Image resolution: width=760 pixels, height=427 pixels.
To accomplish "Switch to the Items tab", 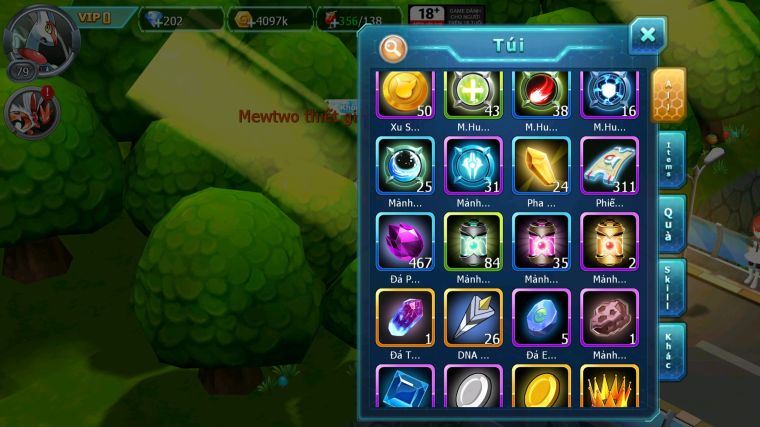I will pos(669,160).
